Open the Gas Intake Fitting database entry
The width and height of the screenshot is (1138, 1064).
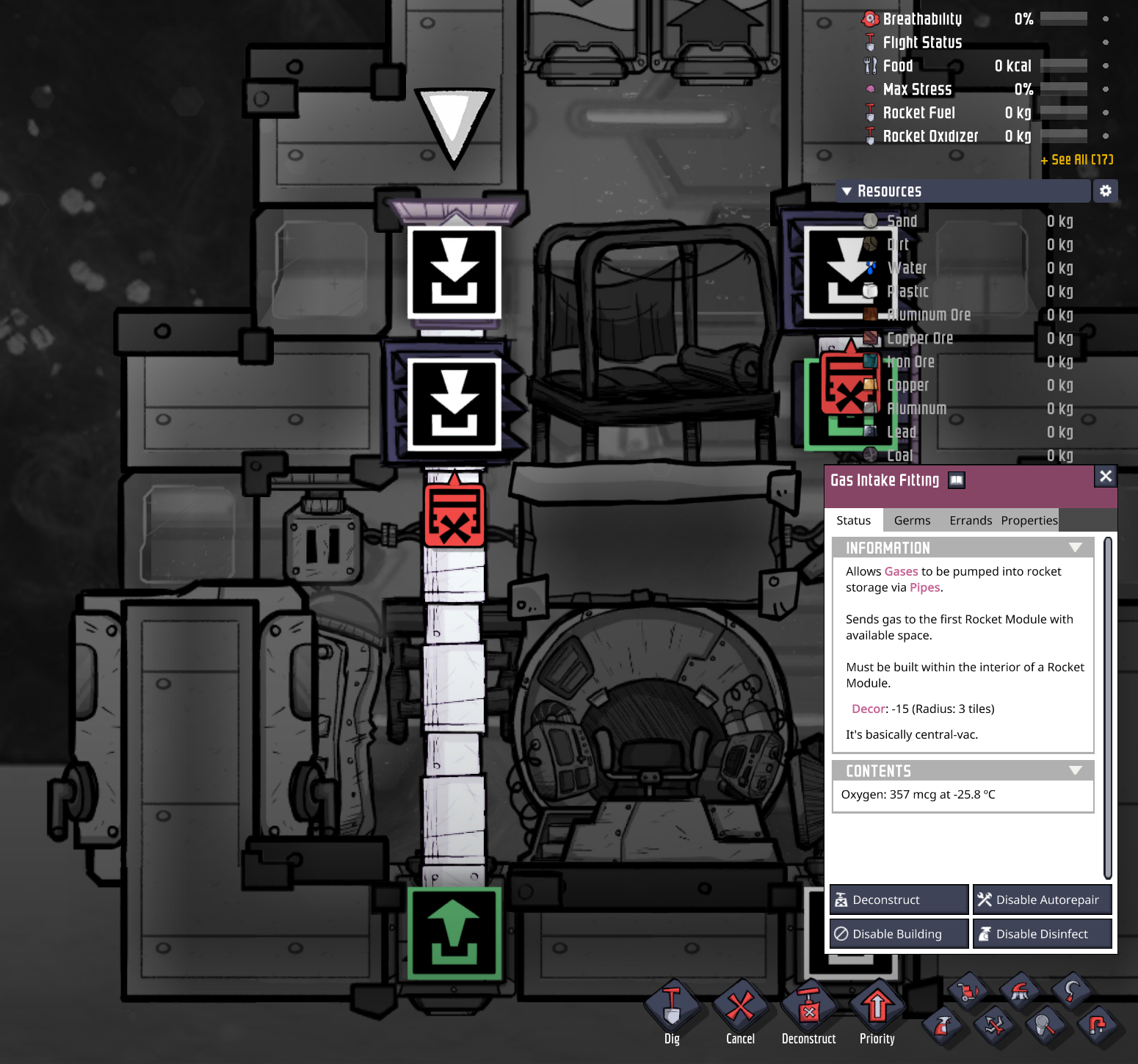(956, 479)
